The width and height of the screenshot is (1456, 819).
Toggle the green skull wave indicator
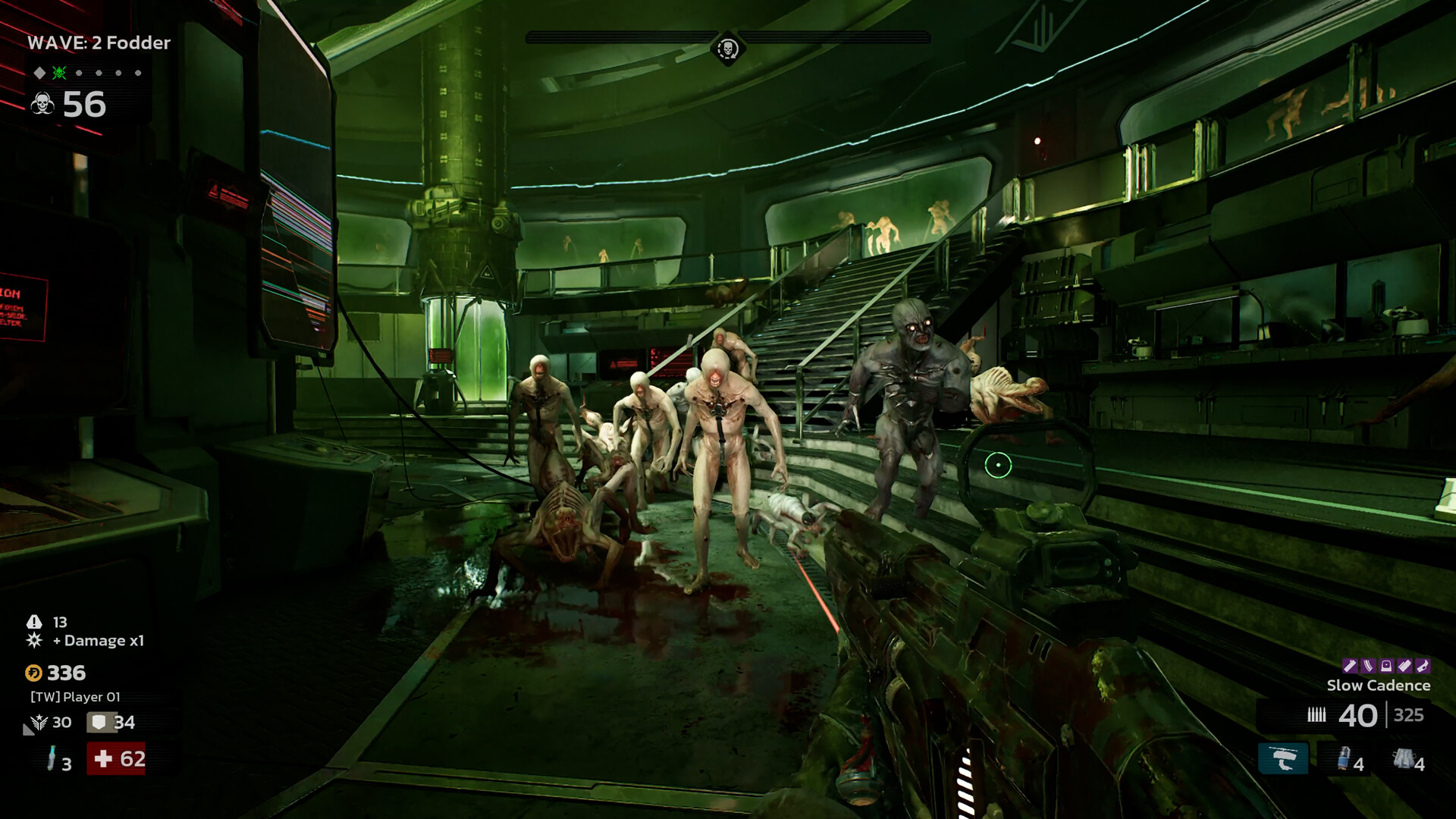click(59, 72)
